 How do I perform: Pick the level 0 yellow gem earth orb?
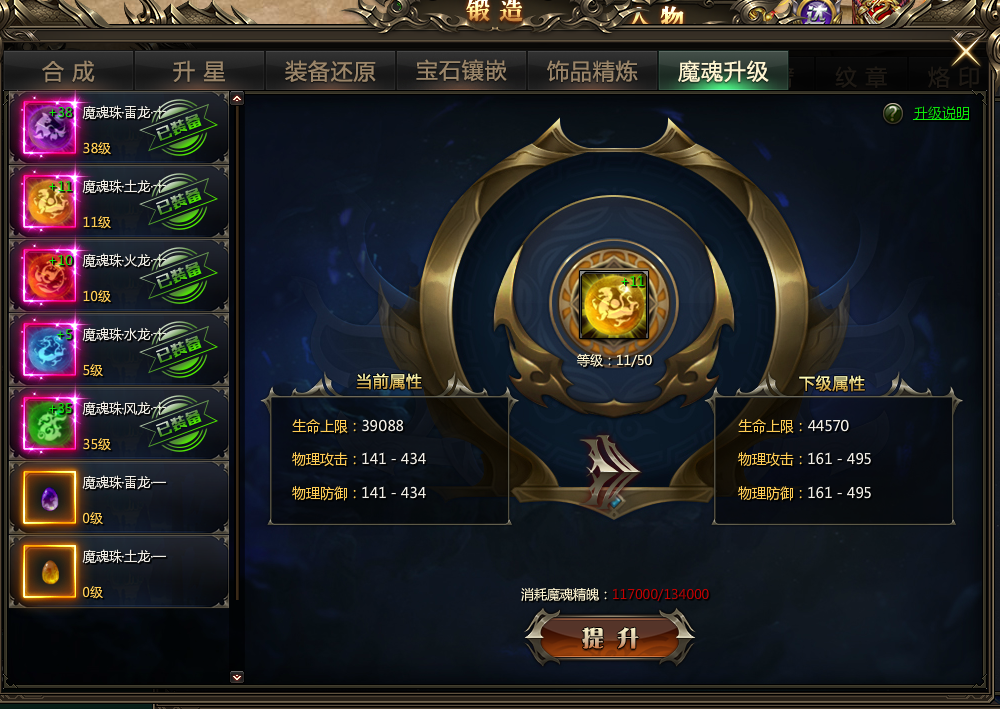pos(119,572)
